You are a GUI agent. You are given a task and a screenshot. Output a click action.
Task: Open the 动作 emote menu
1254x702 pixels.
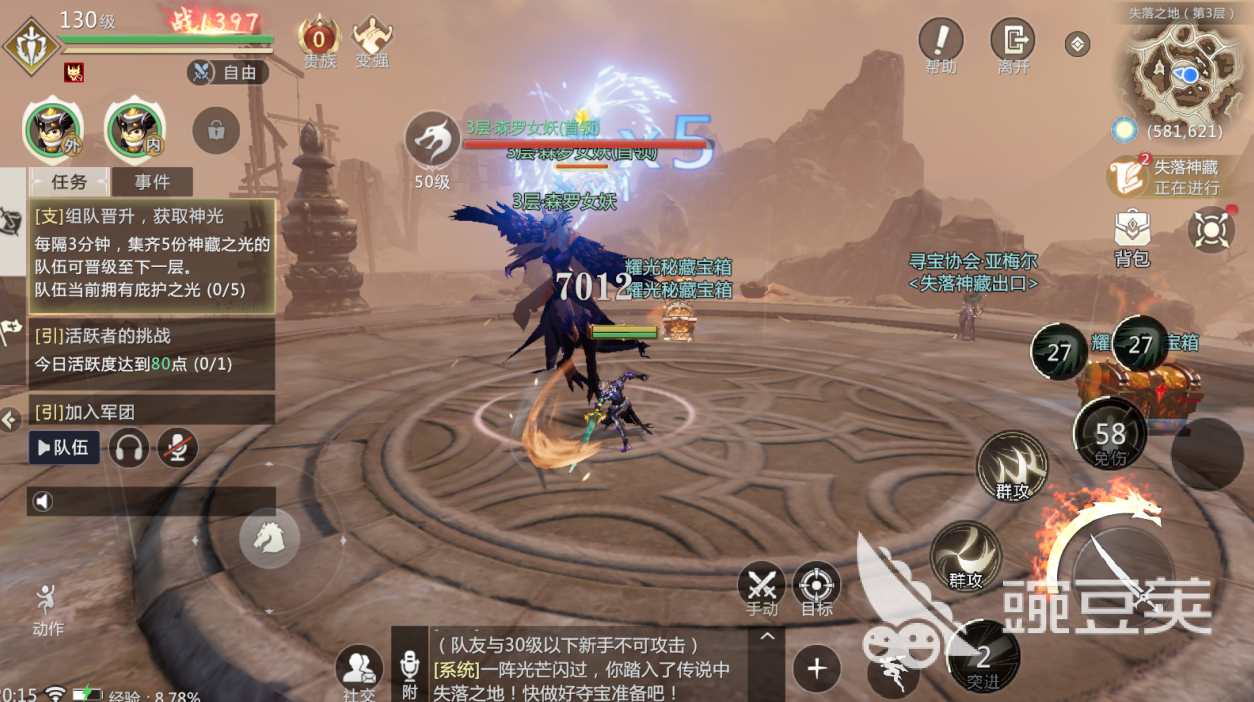coord(47,608)
